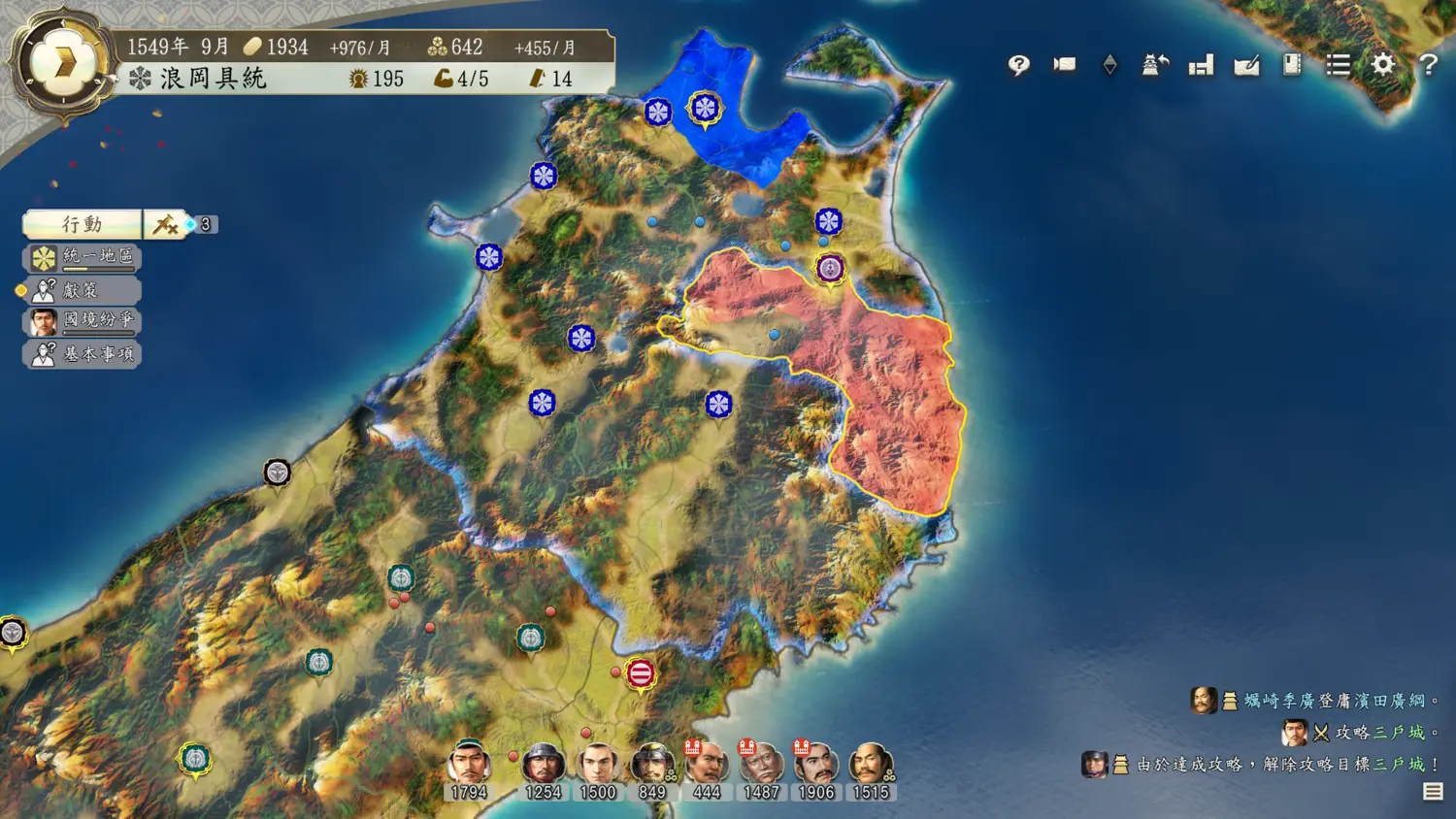This screenshot has width=1456, height=819.
Task: Open help with the question mark icon
Action: pos(1428,65)
